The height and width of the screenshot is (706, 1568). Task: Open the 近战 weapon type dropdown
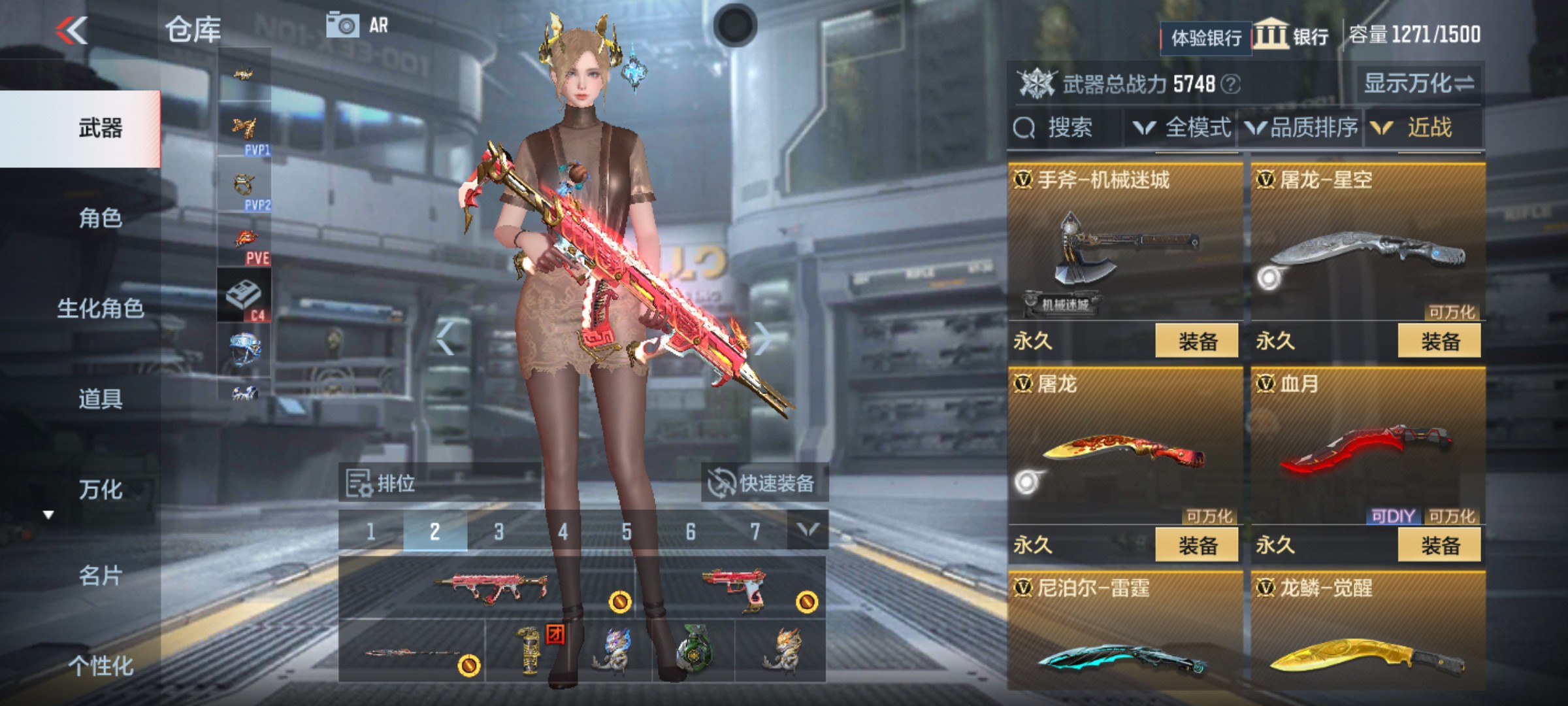click(x=1418, y=127)
